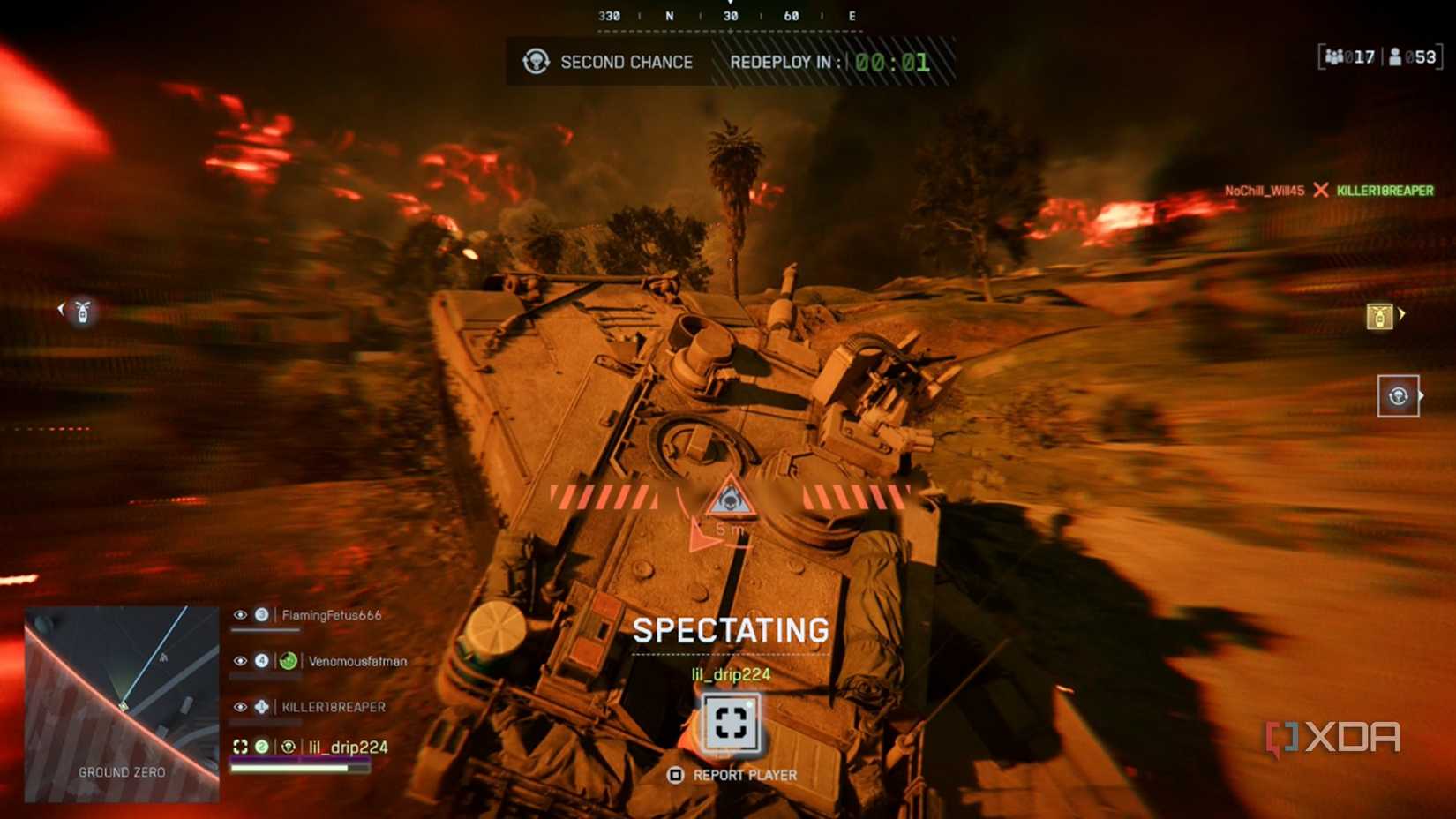
Task: Select the Second Chance skull icon
Action: 537,62
